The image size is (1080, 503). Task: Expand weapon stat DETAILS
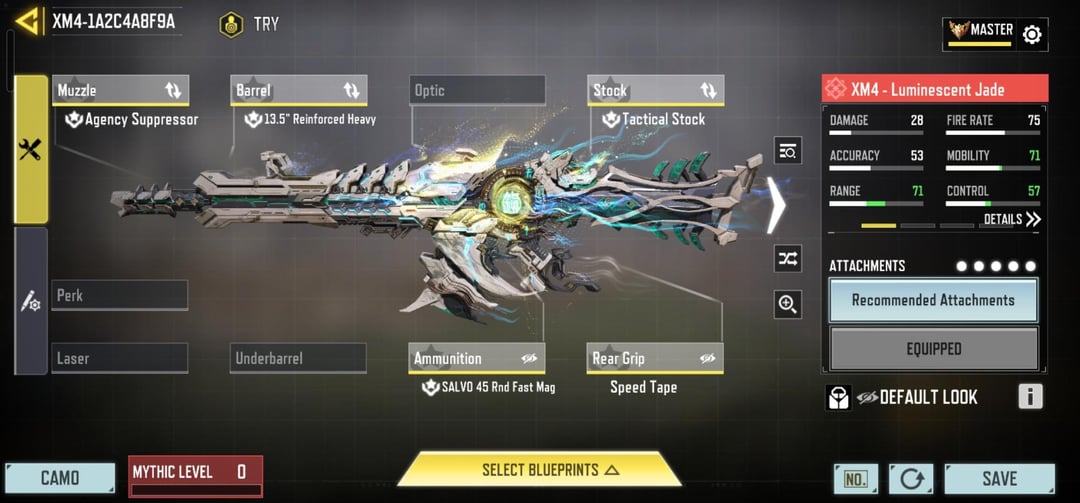click(x=1012, y=219)
